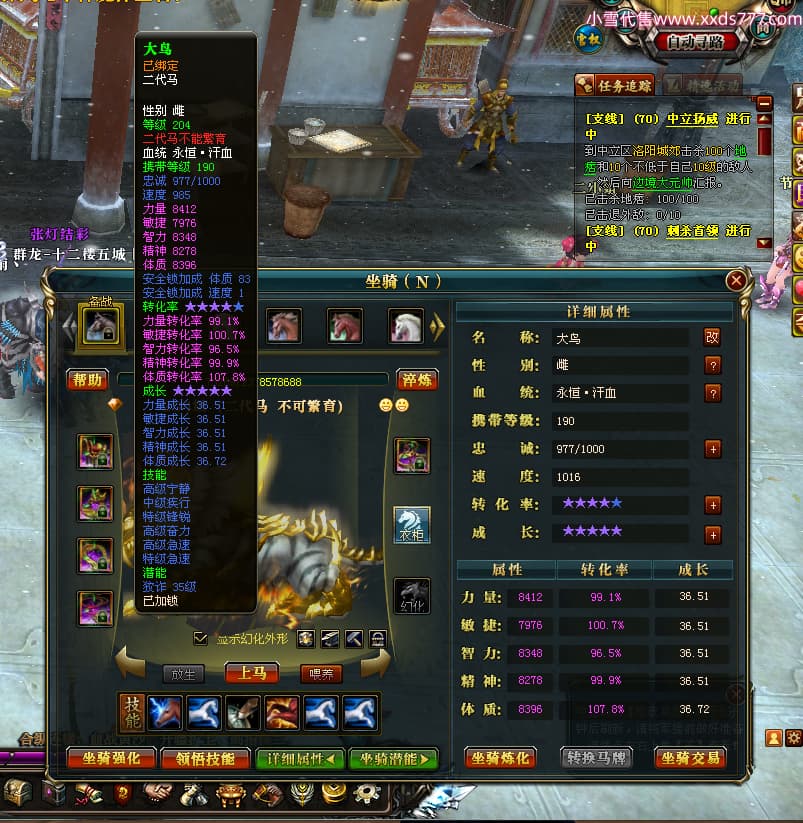The width and height of the screenshot is (803, 823).
Task: Click the 领悟技能 learn skill button
Action: [204, 759]
